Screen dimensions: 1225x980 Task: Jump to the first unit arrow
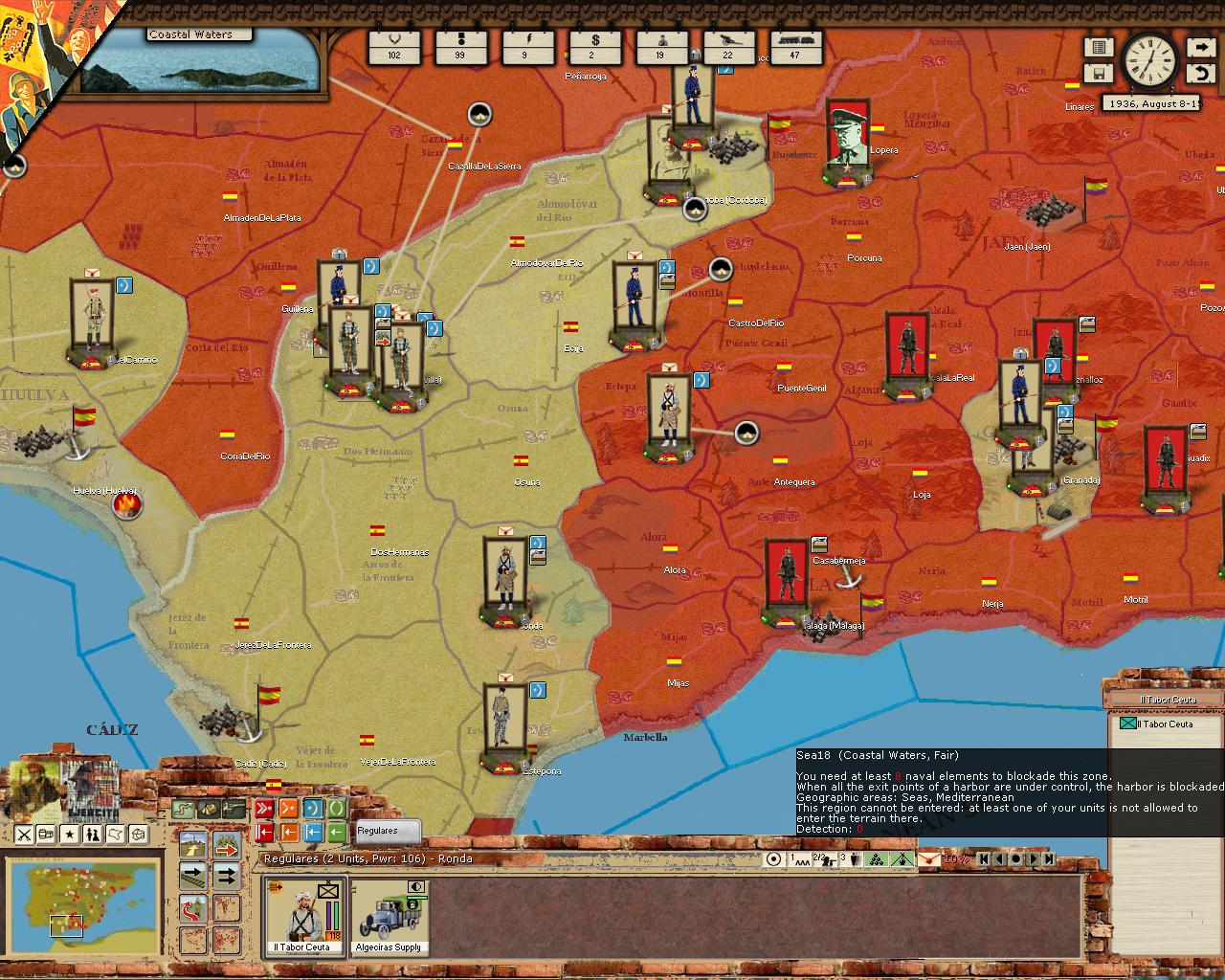(984, 858)
